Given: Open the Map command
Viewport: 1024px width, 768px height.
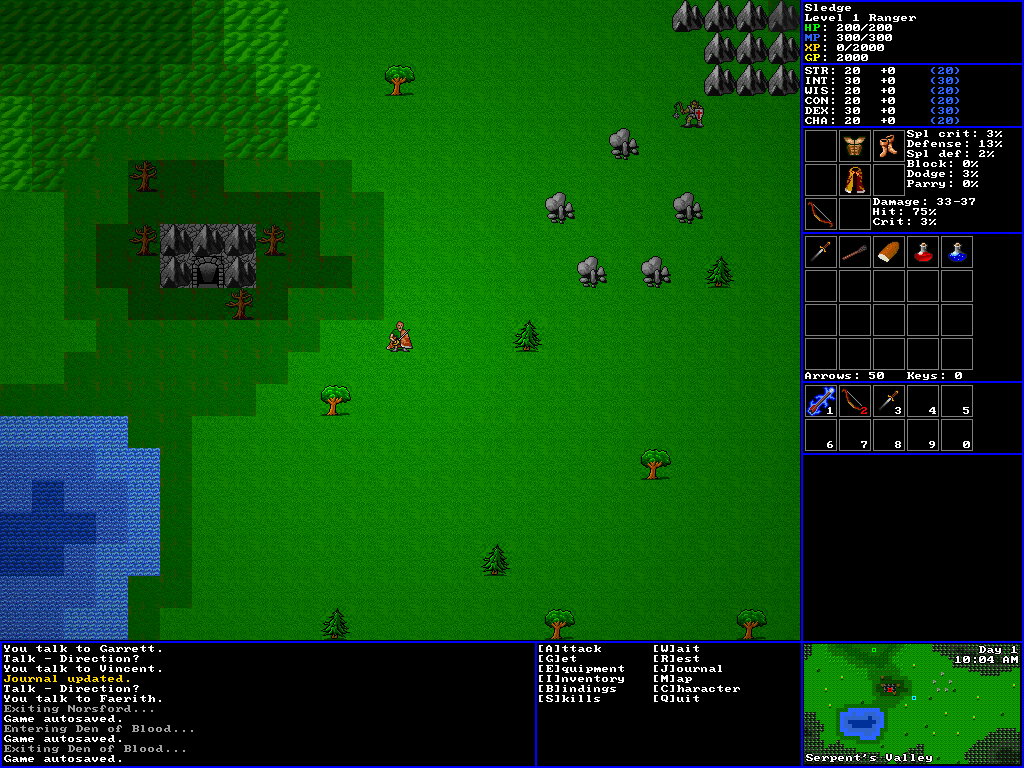Looking at the screenshot, I should pos(673,679).
